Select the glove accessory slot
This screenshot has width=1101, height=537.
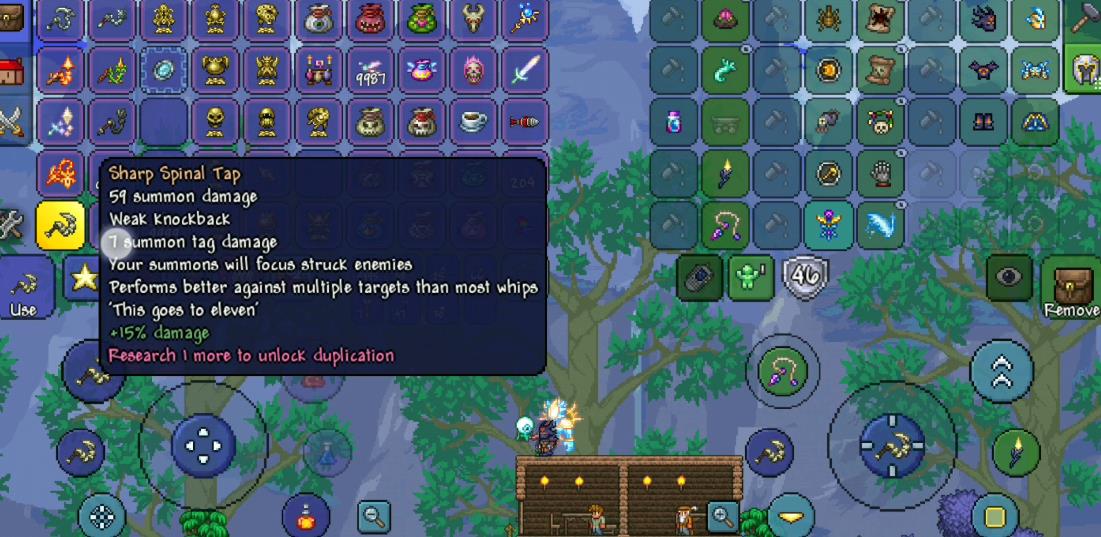pos(879,174)
